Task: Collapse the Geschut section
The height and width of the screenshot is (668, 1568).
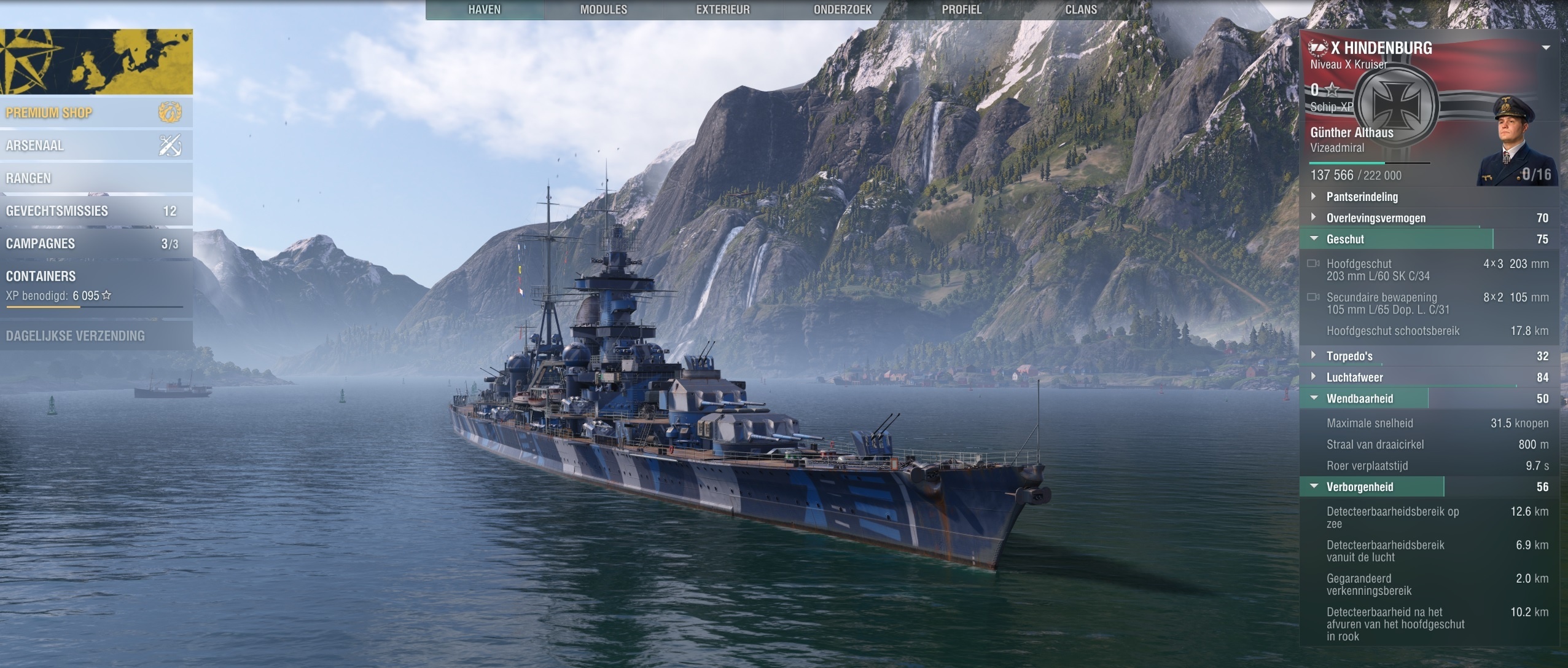Action: 1344,239
